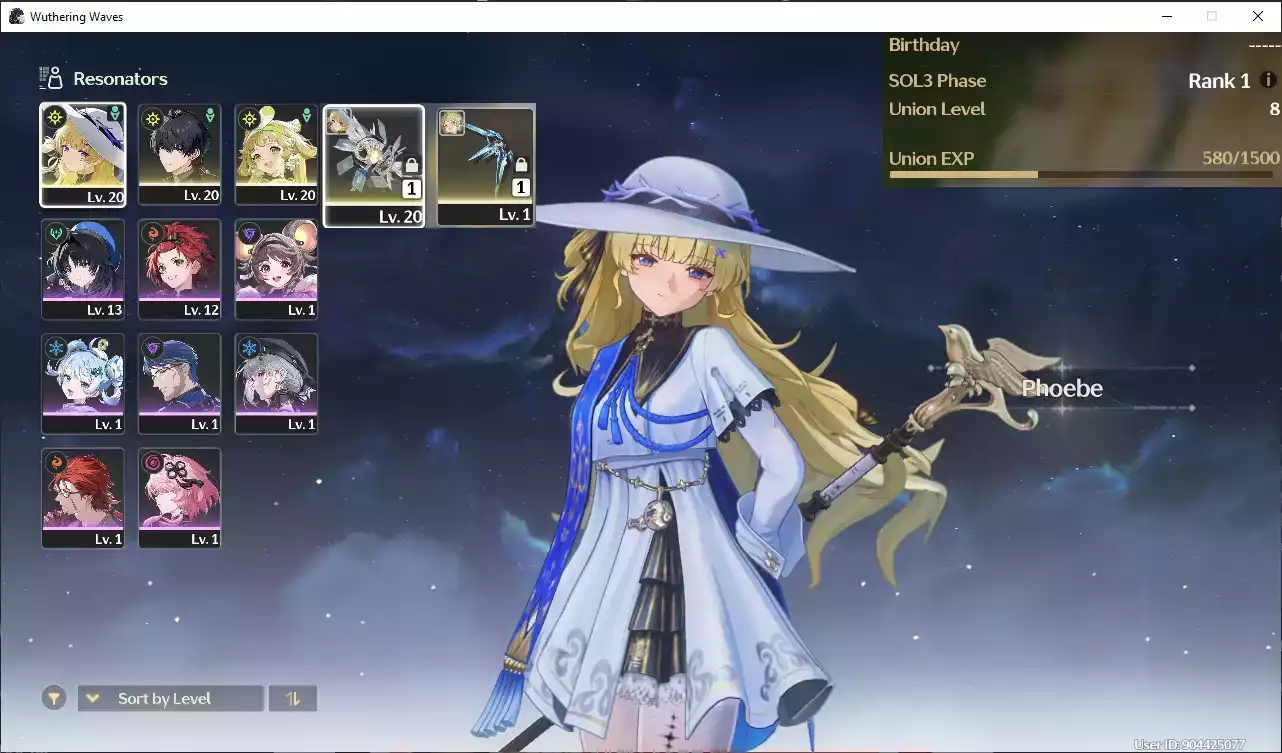Pick the red-haired girl resonator at Lv. 12
The height and width of the screenshot is (753, 1282).
180,269
